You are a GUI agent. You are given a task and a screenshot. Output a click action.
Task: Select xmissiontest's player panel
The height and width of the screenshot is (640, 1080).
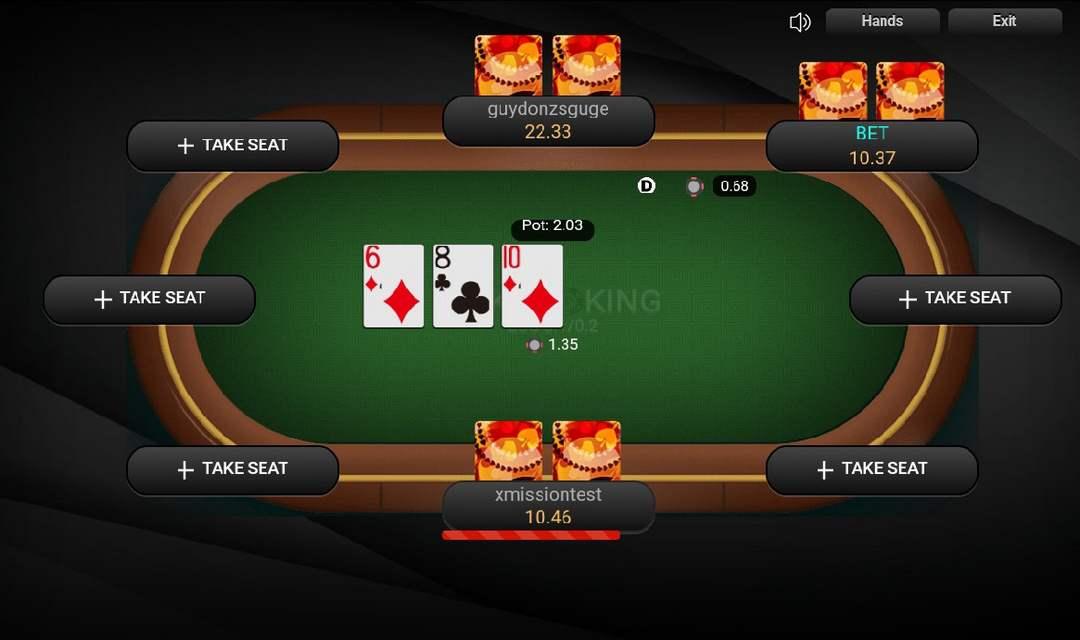pos(548,507)
